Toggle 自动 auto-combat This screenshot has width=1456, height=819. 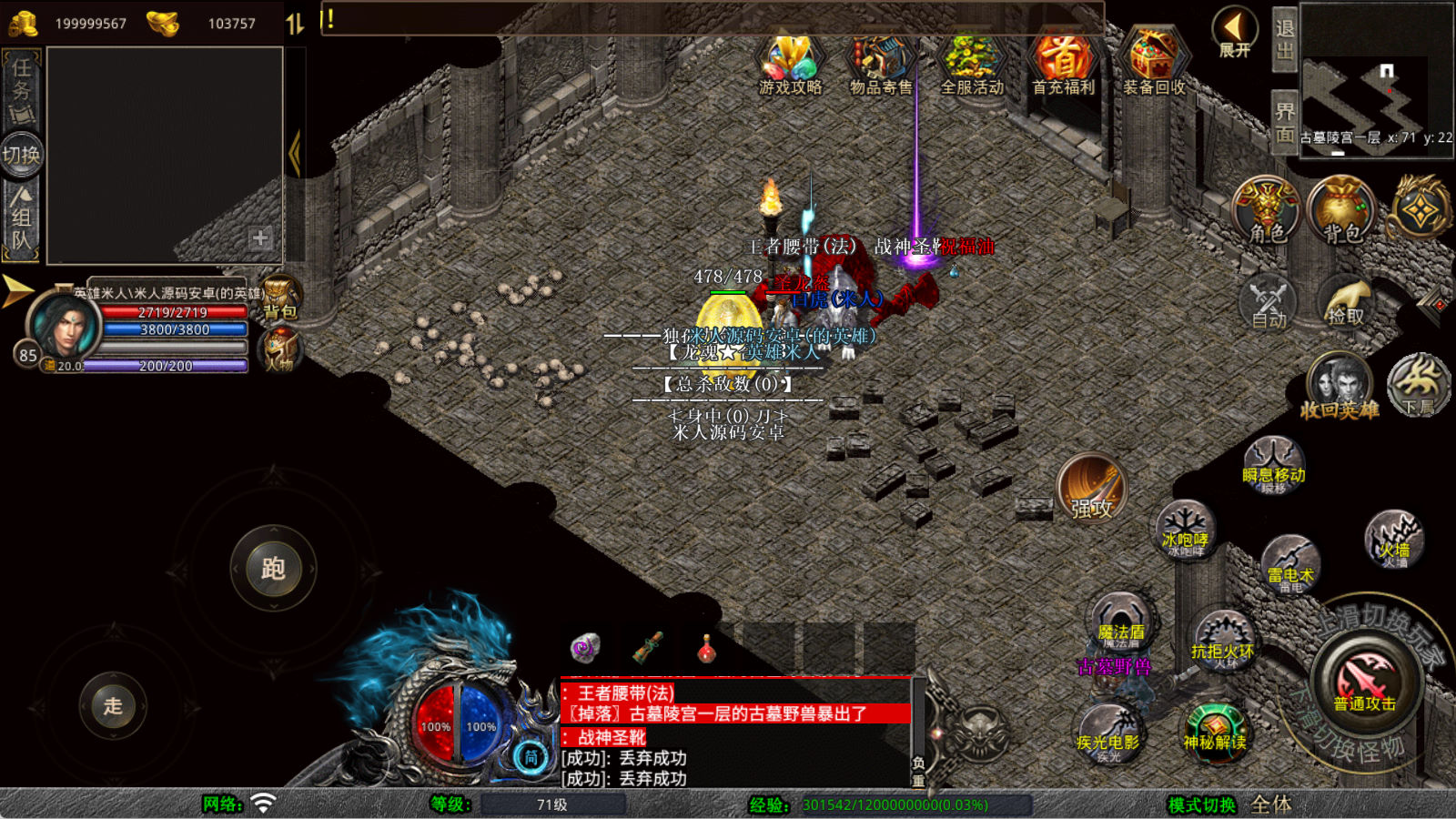click(1269, 302)
